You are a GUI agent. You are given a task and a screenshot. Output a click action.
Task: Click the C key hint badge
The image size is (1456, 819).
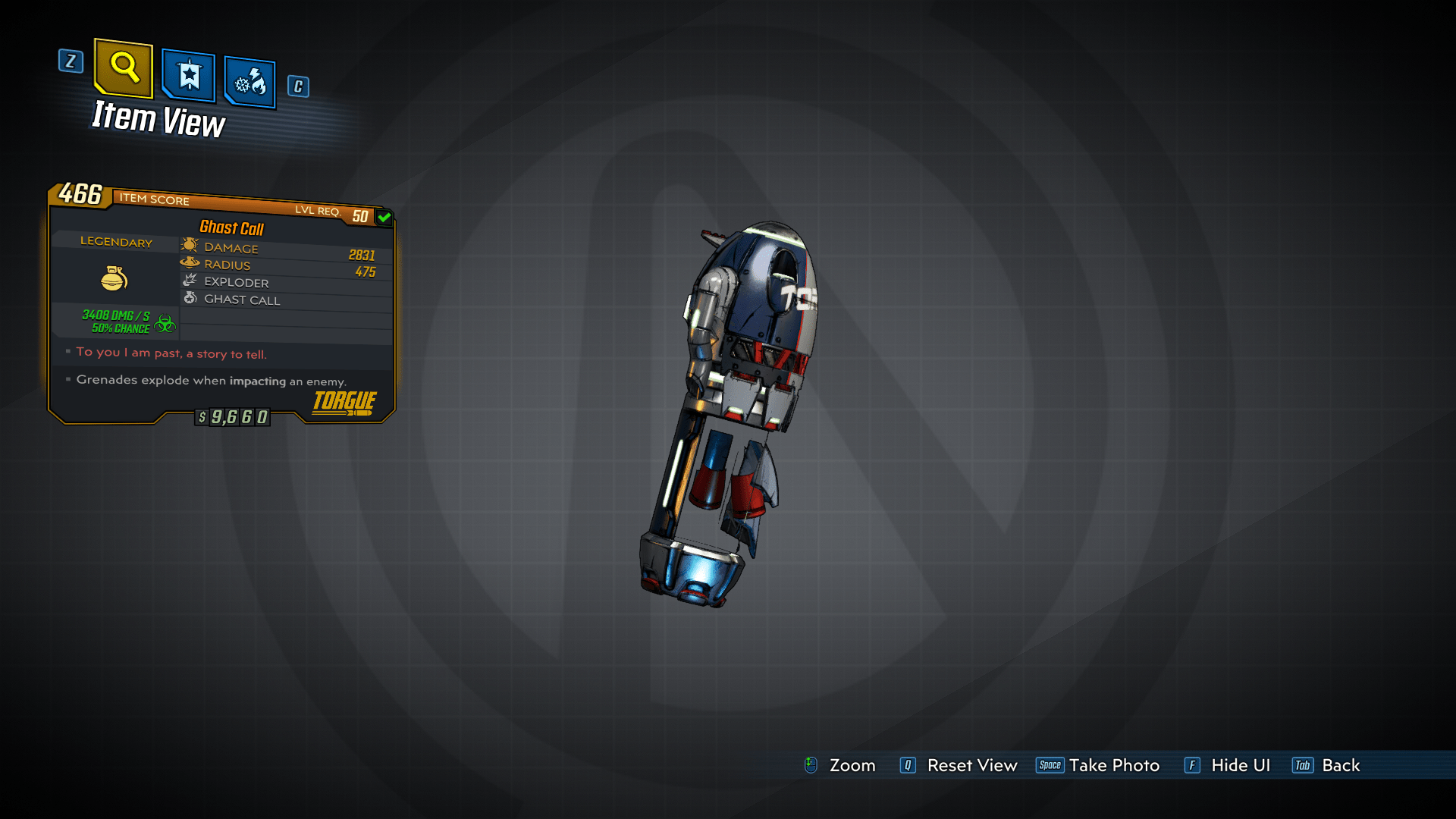pos(297,86)
